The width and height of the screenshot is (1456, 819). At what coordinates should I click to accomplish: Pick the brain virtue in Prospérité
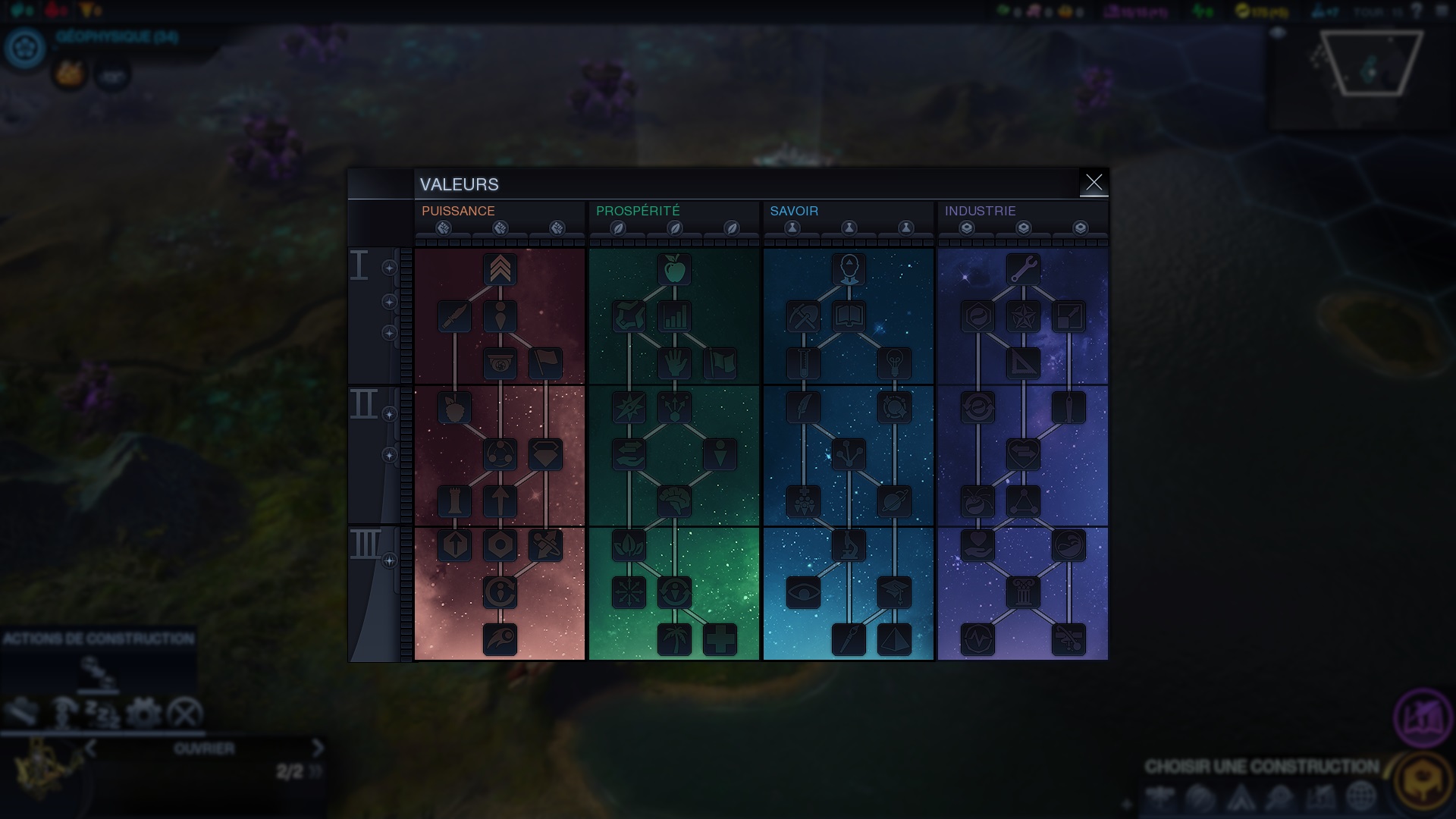pyautogui.click(x=674, y=501)
